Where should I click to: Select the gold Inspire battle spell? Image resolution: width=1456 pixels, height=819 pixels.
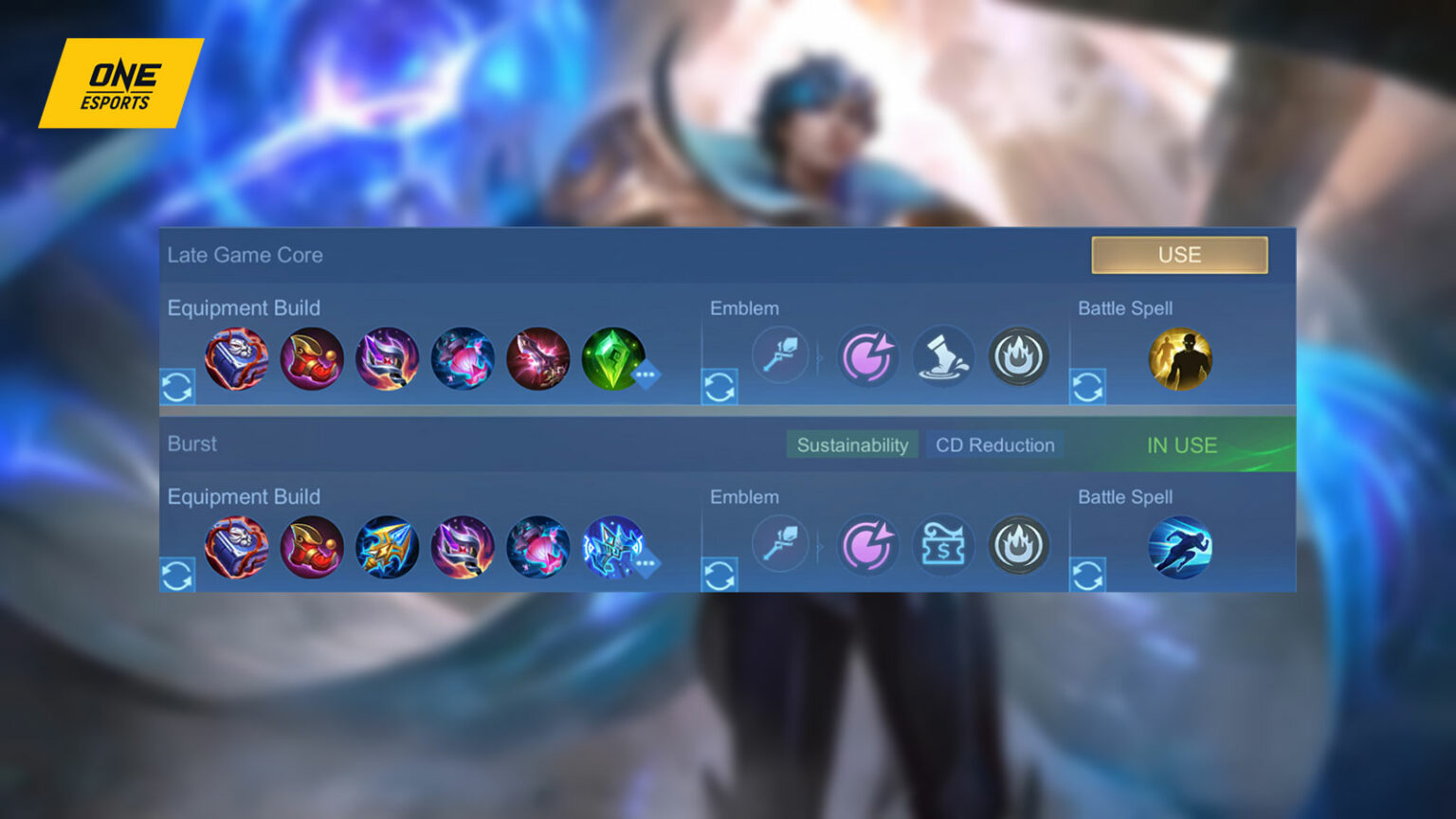tap(1179, 357)
